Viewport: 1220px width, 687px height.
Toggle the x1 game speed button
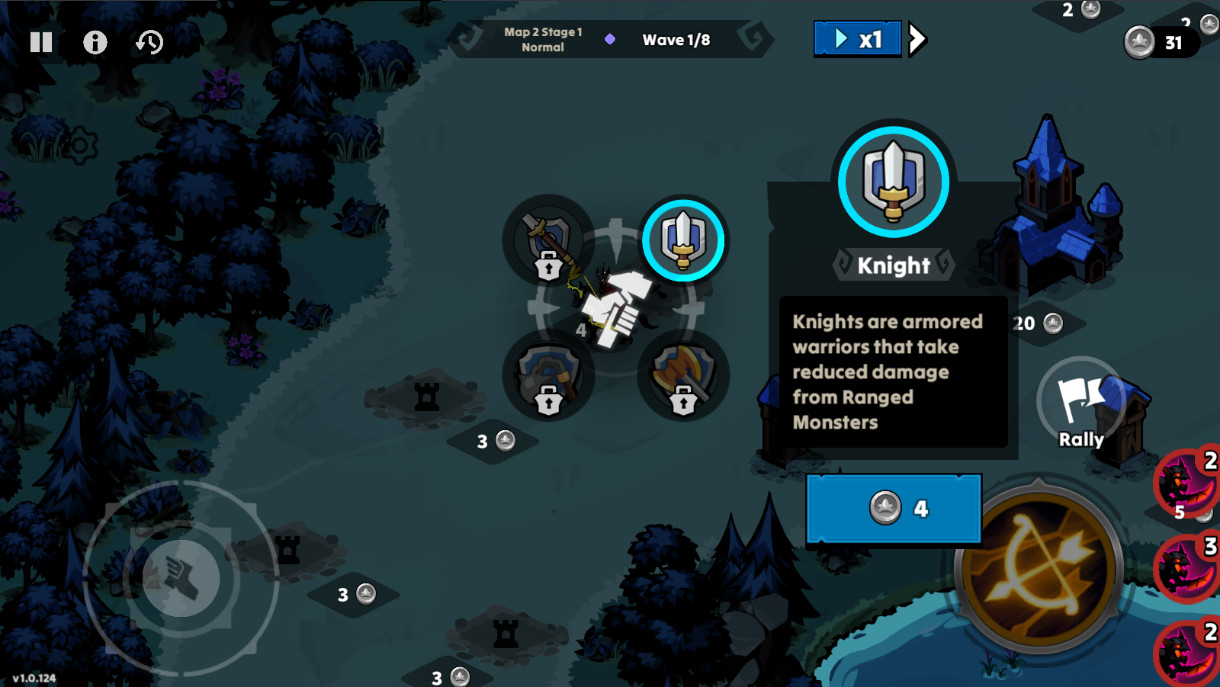pos(857,39)
